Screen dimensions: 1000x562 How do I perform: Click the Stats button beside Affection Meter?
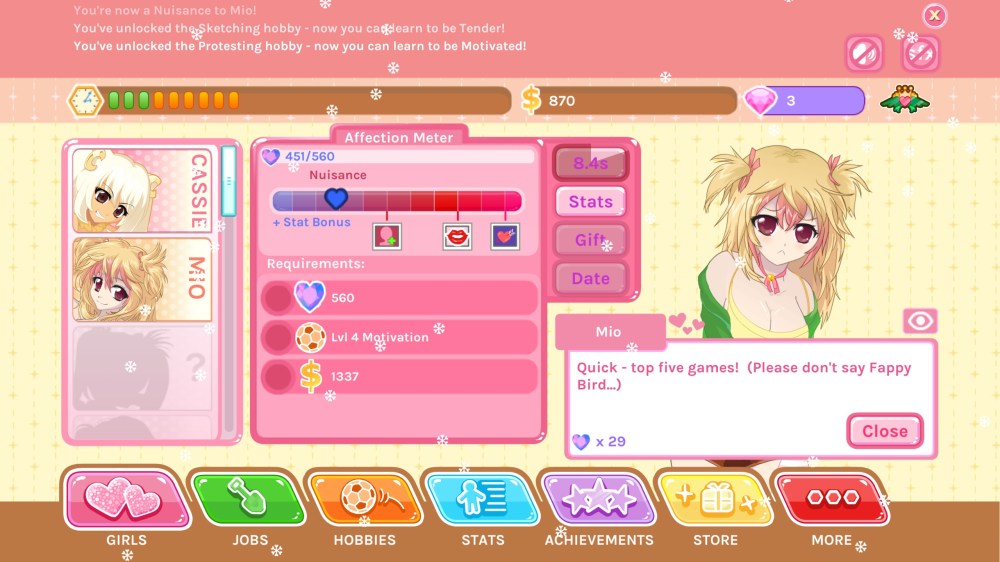coord(590,202)
